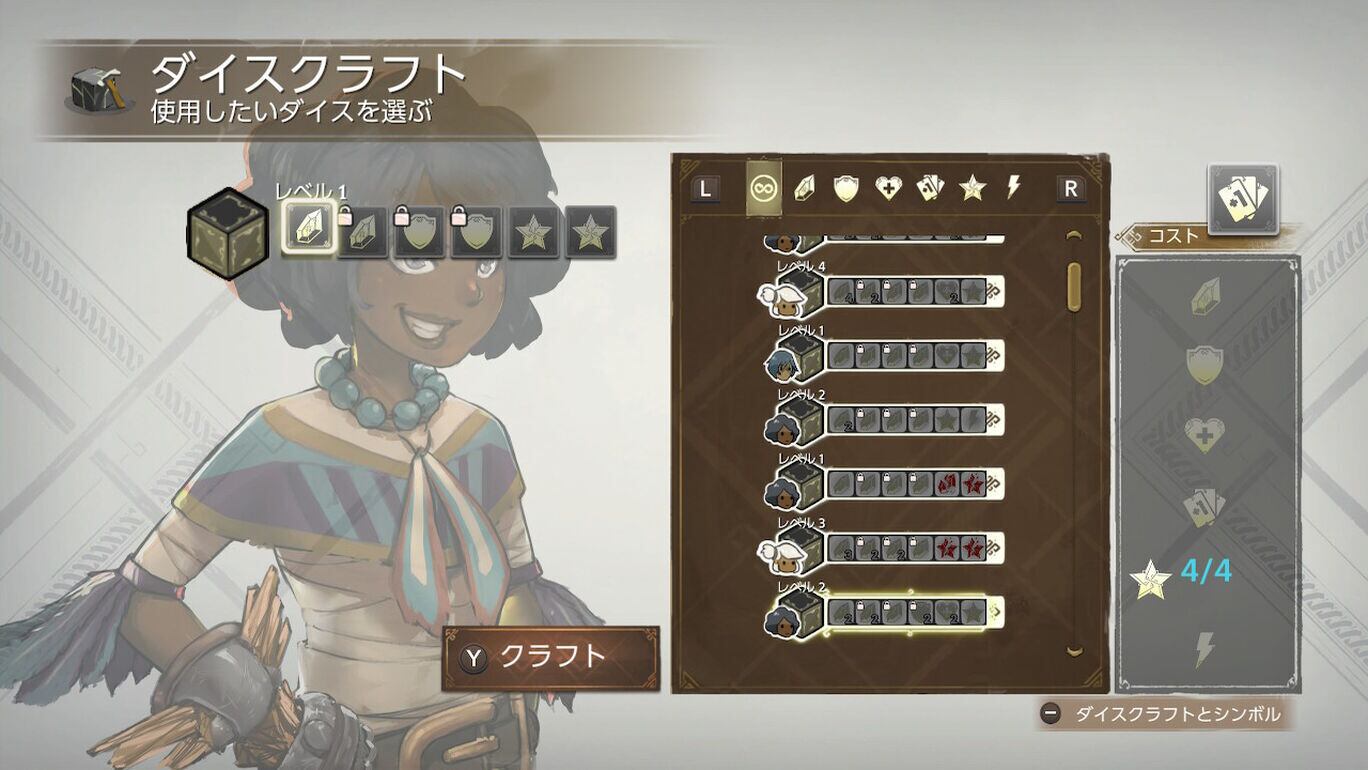Open ダイスクラフトとシンボル info
Screen dimensions: 1368x770
[1164, 714]
